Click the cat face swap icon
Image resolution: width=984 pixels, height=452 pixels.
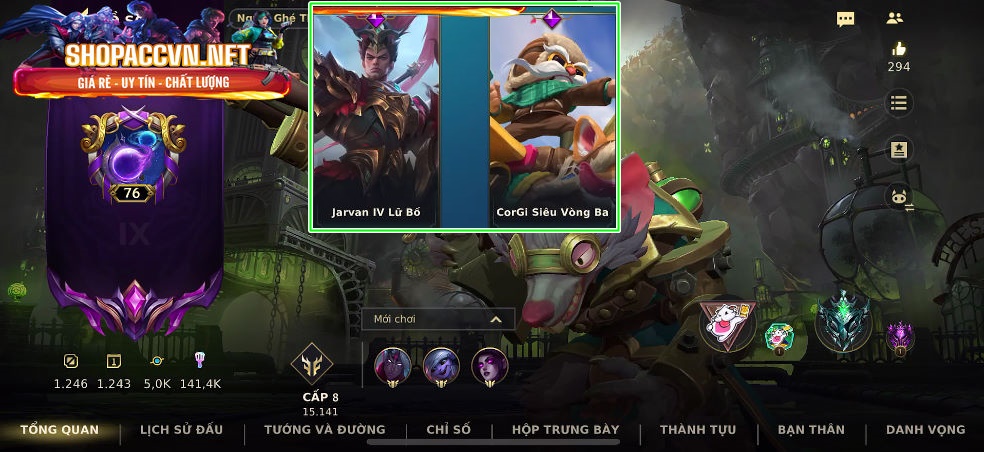[899, 196]
